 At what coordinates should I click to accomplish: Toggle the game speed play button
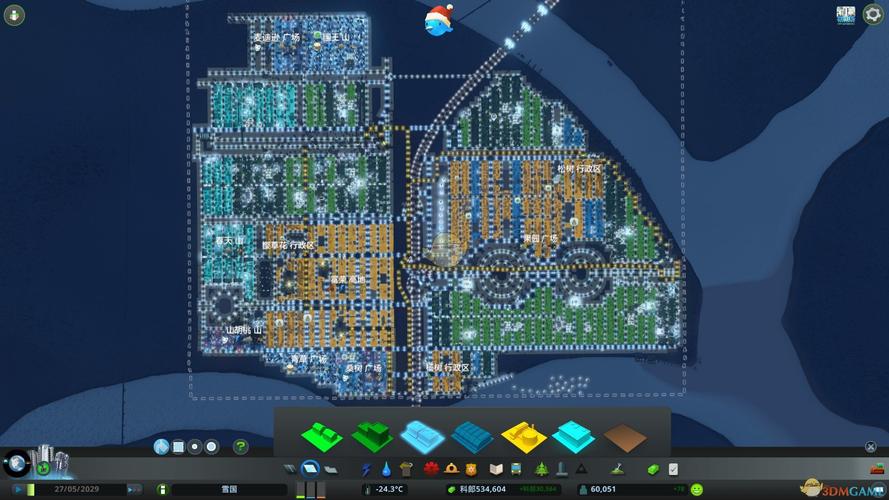17,489
